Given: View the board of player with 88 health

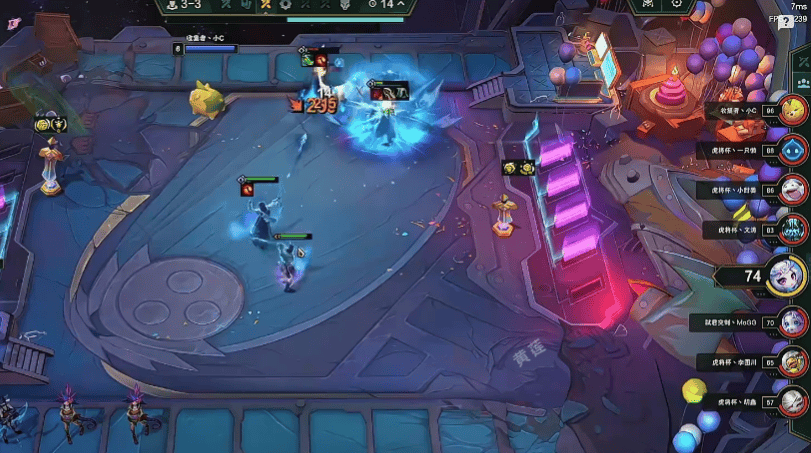Looking at the screenshot, I should tap(794, 150).
